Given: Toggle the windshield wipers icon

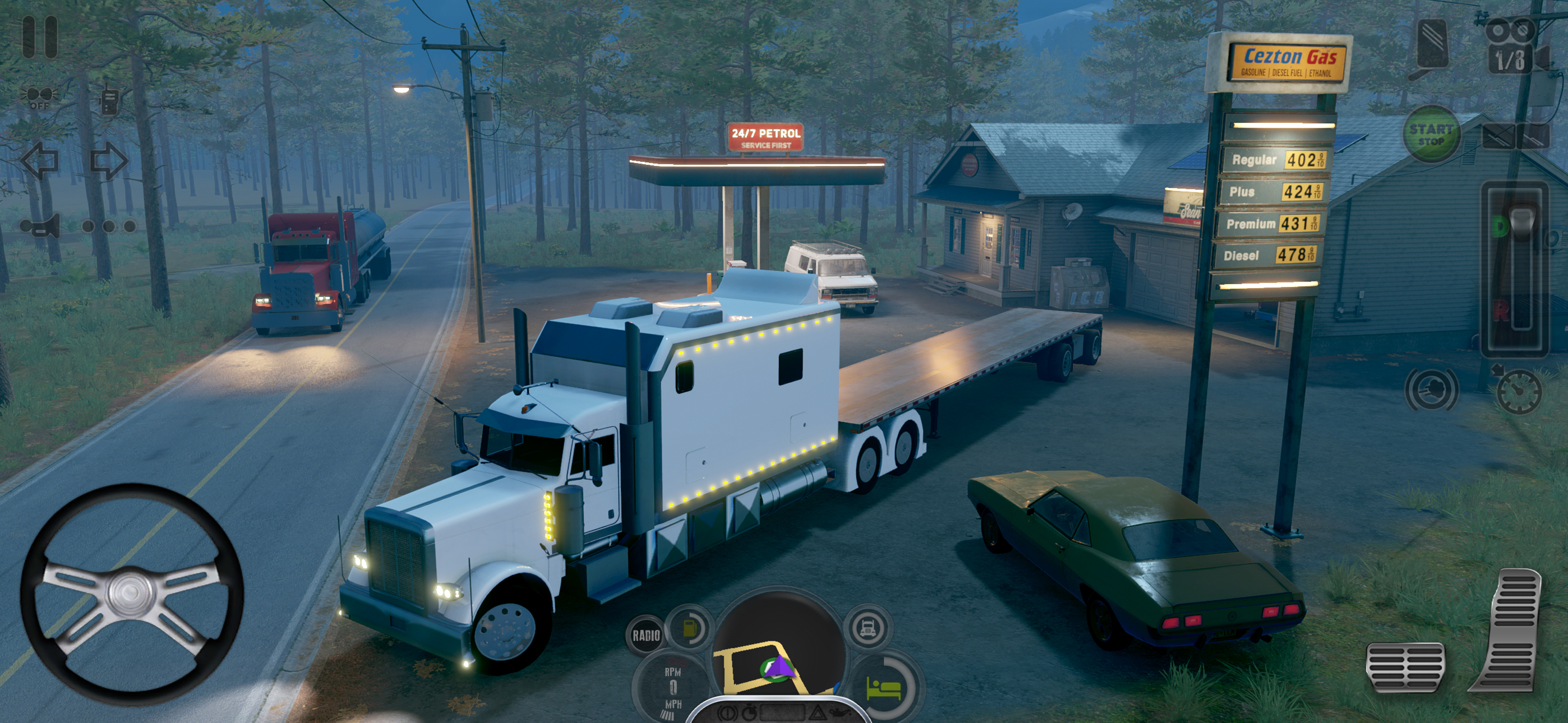Looking at the screenshot, I should (x=1515, y=136).
